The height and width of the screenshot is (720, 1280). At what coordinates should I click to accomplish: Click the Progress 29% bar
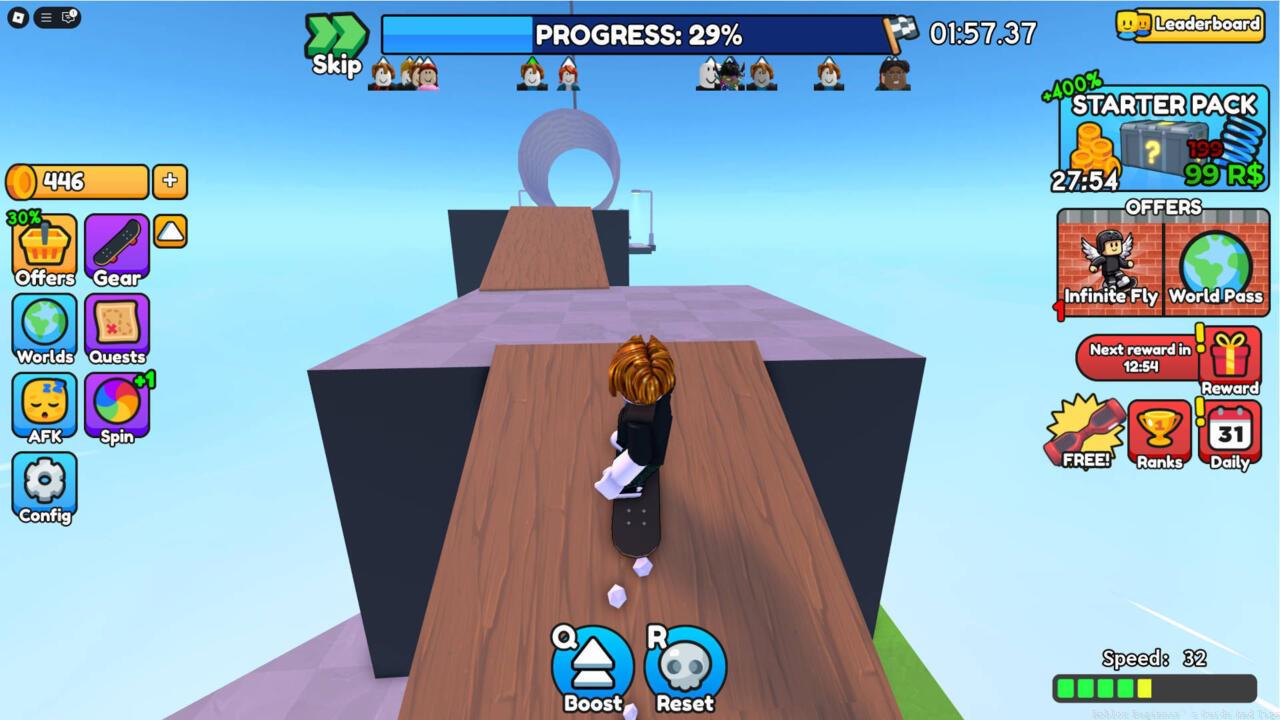[x=638, y=36]
